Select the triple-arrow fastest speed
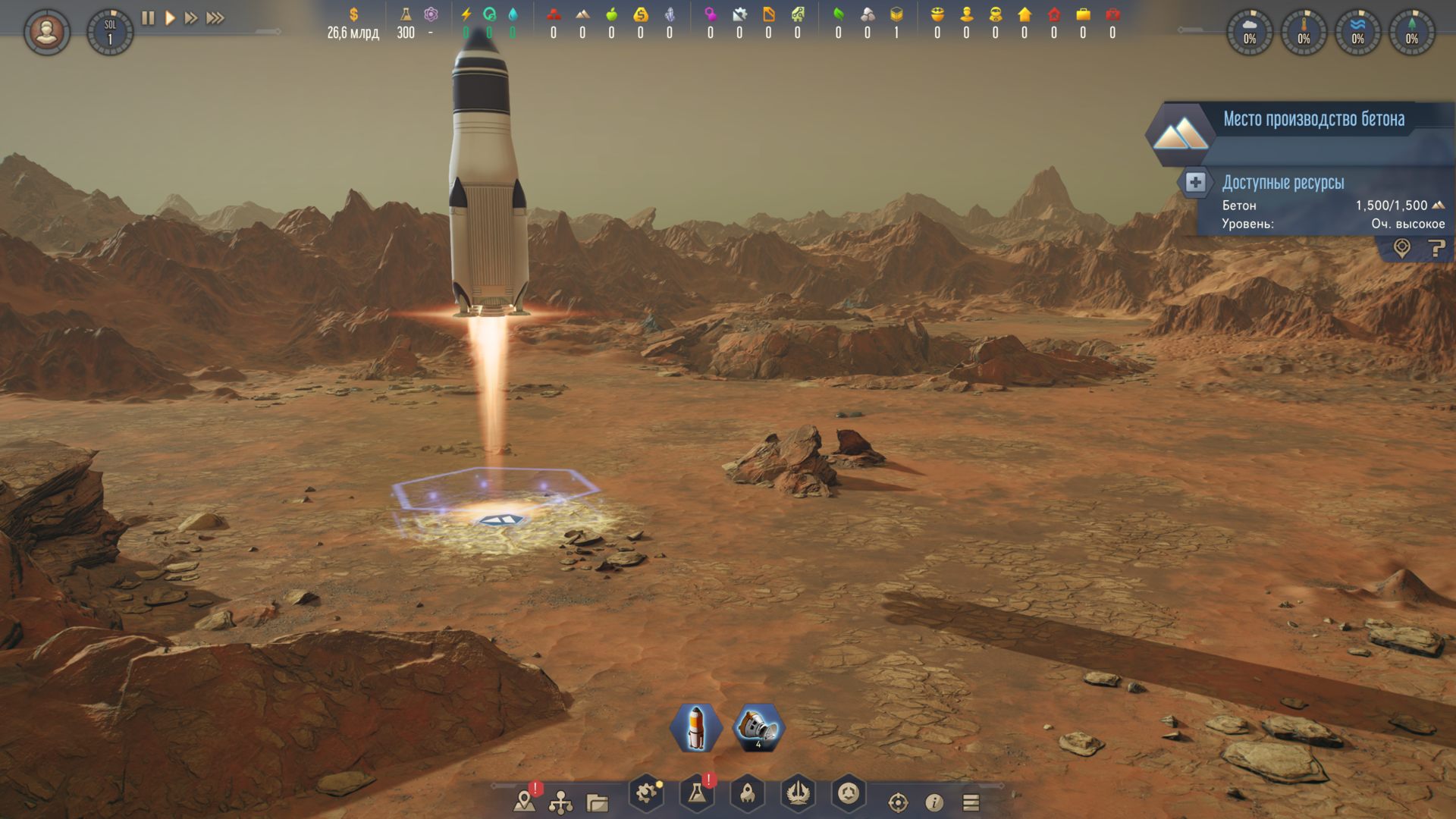Screen dimensions: 1456x819 click(215, 17)
